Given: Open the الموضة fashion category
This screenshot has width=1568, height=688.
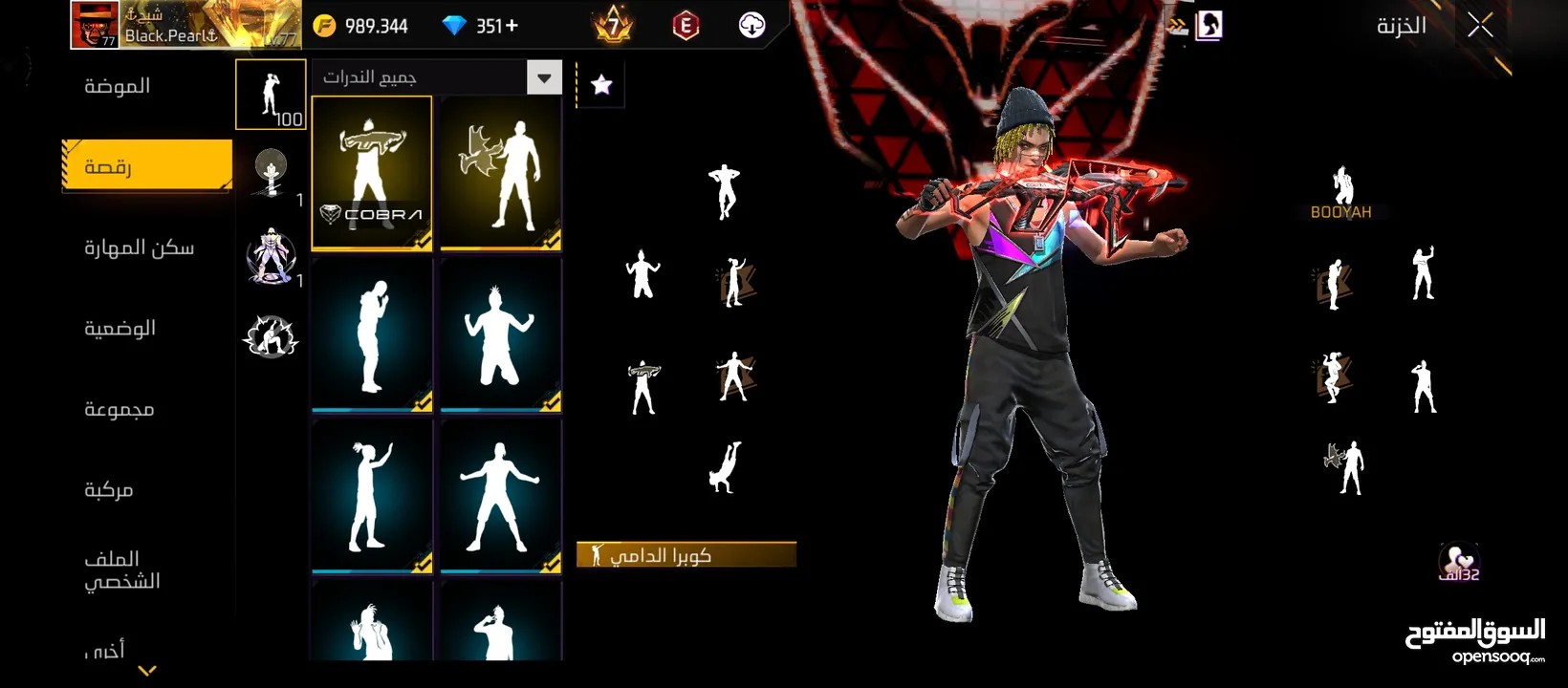Looking at the screenshot, I should coord(118,86).
